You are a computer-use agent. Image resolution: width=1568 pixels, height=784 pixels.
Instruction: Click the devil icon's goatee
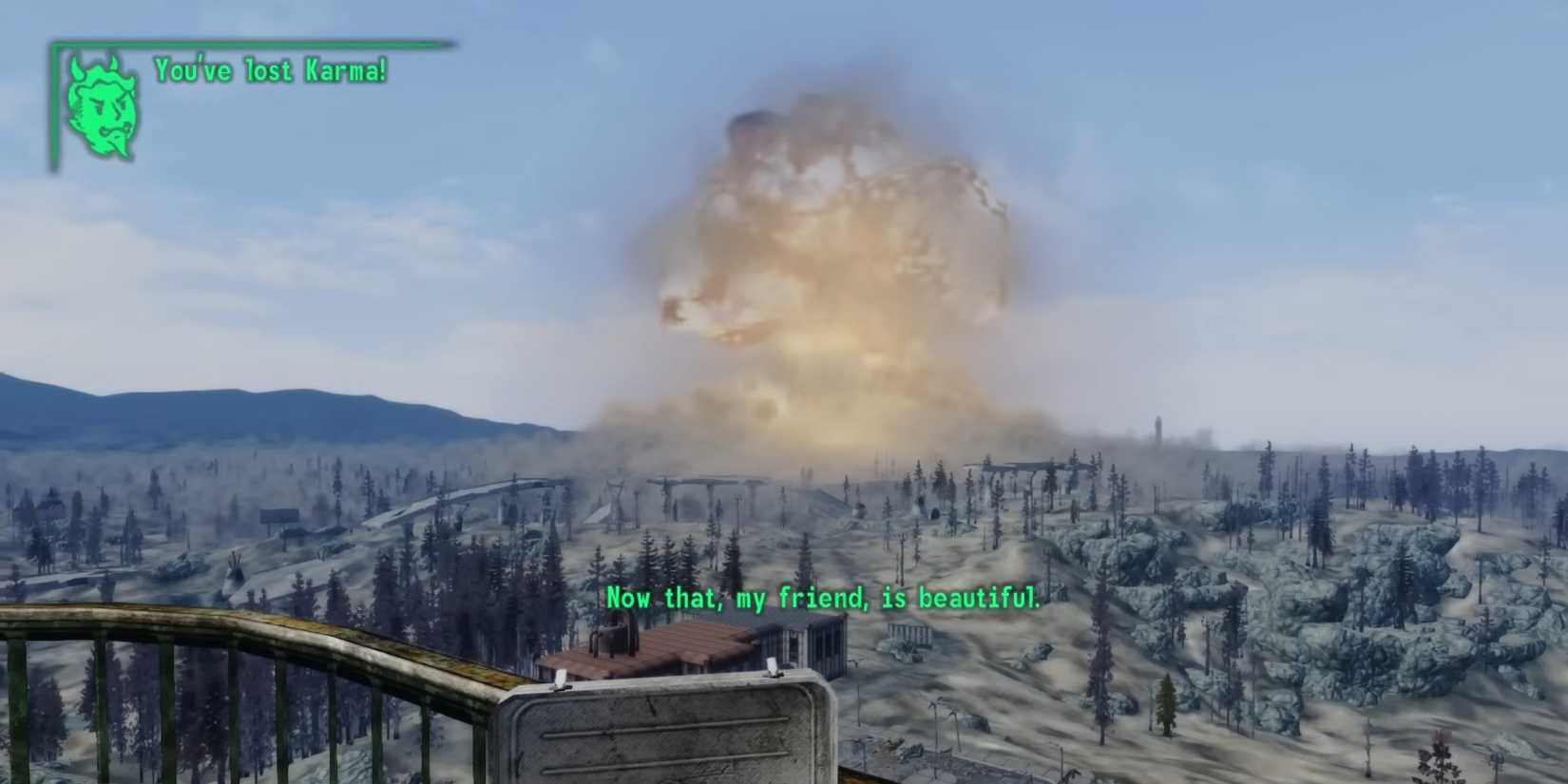[x=119, y=143]
